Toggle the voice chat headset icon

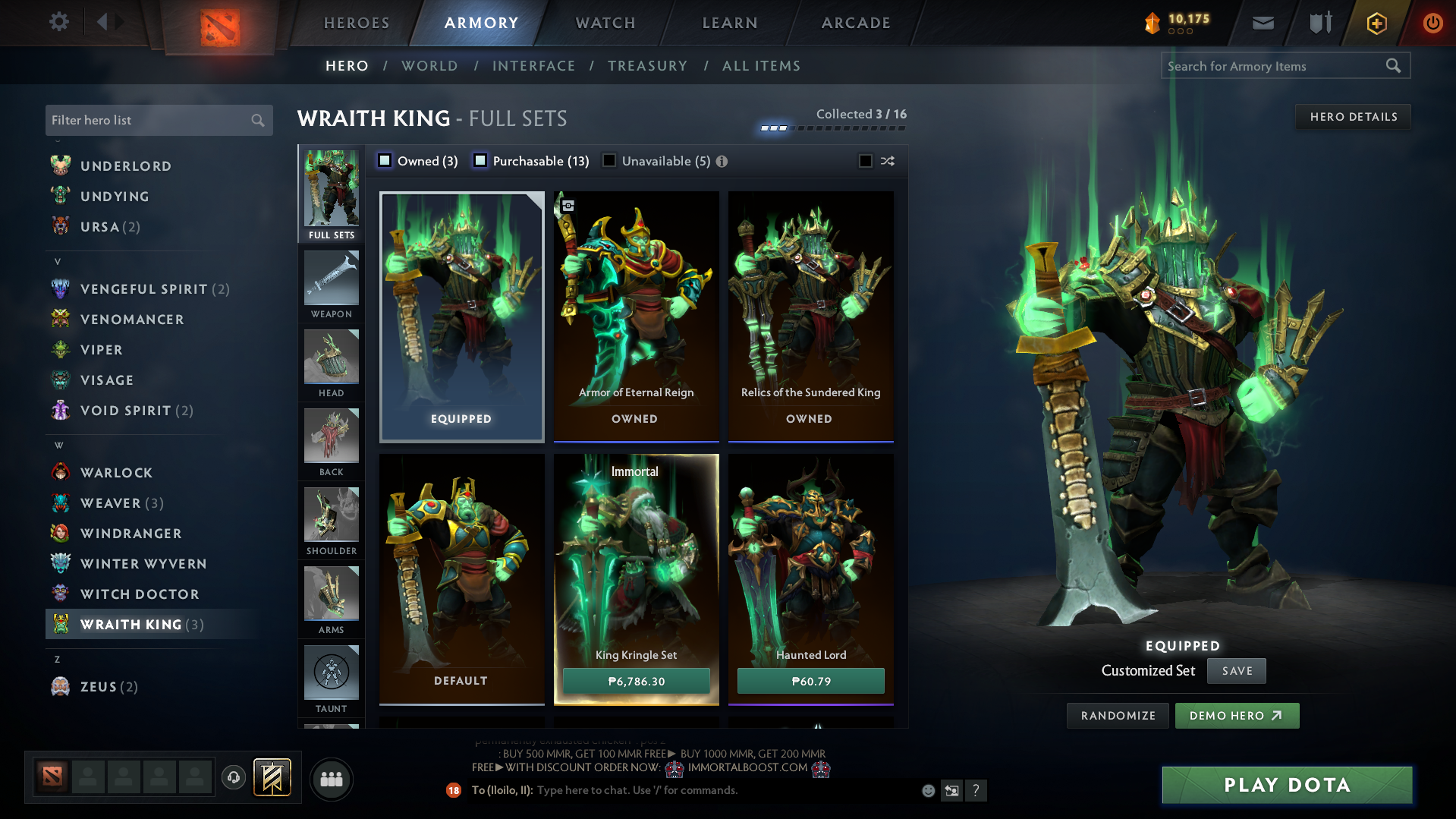pyautogui.click(x=233, y=779)
